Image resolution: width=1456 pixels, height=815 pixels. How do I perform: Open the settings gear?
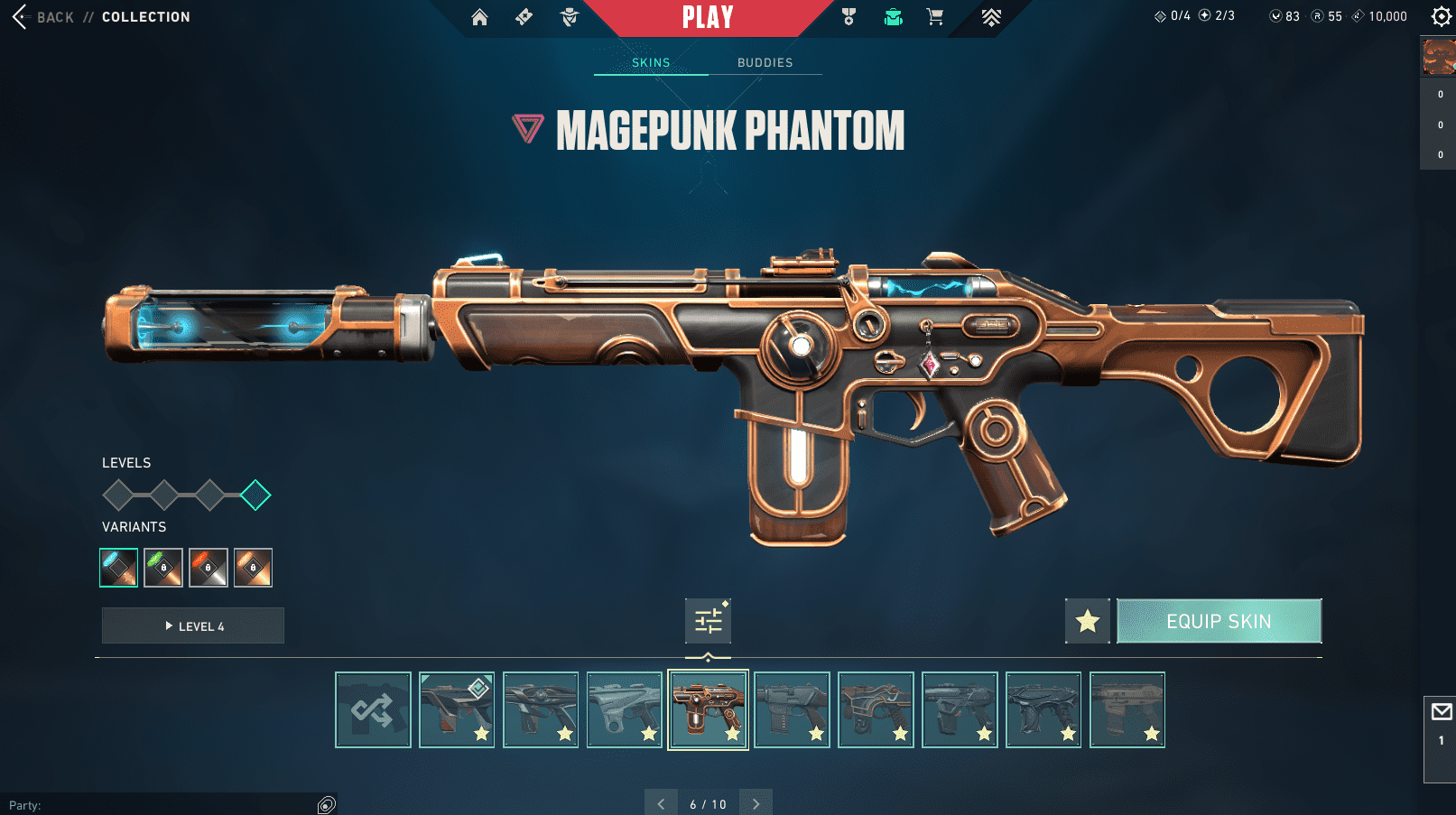pyautogui.click(x=1441, y=16)
